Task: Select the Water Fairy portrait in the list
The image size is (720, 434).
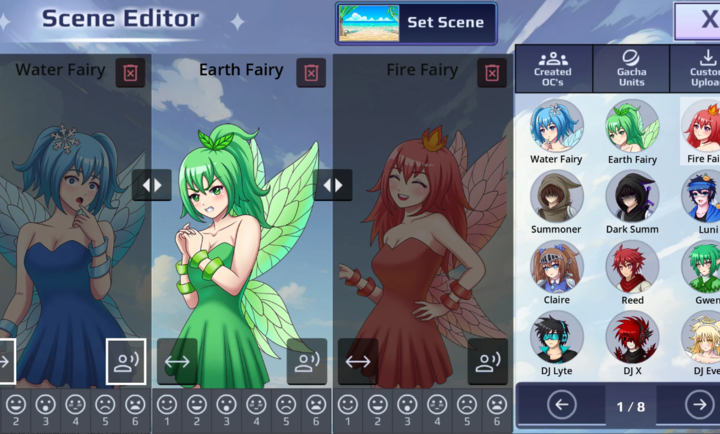Action: [x=557, y=126]
